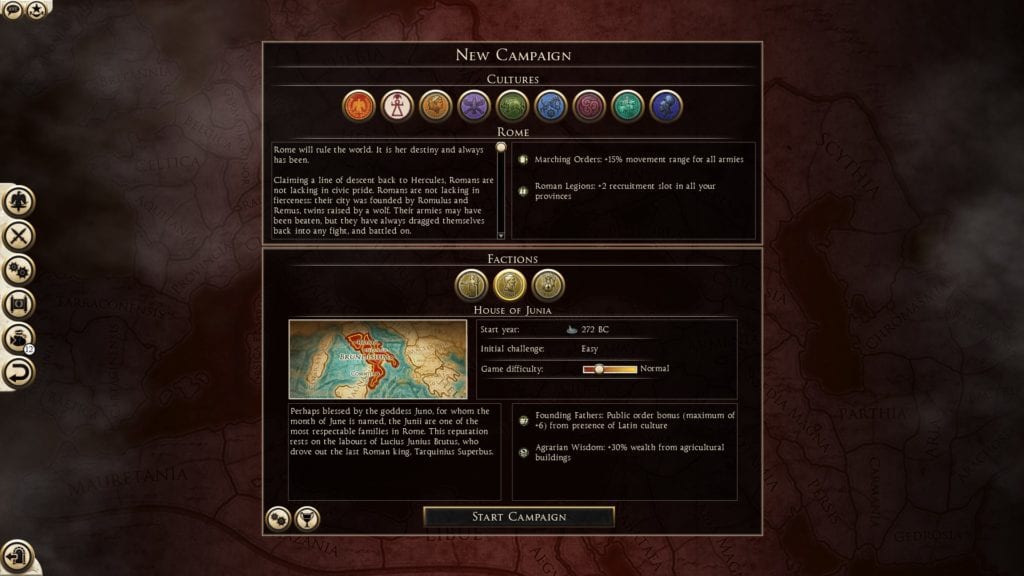Click the crossed swords sidebar button
Image resolution: width=1024 pixels, height=576 pixels.
pos(18,236)
